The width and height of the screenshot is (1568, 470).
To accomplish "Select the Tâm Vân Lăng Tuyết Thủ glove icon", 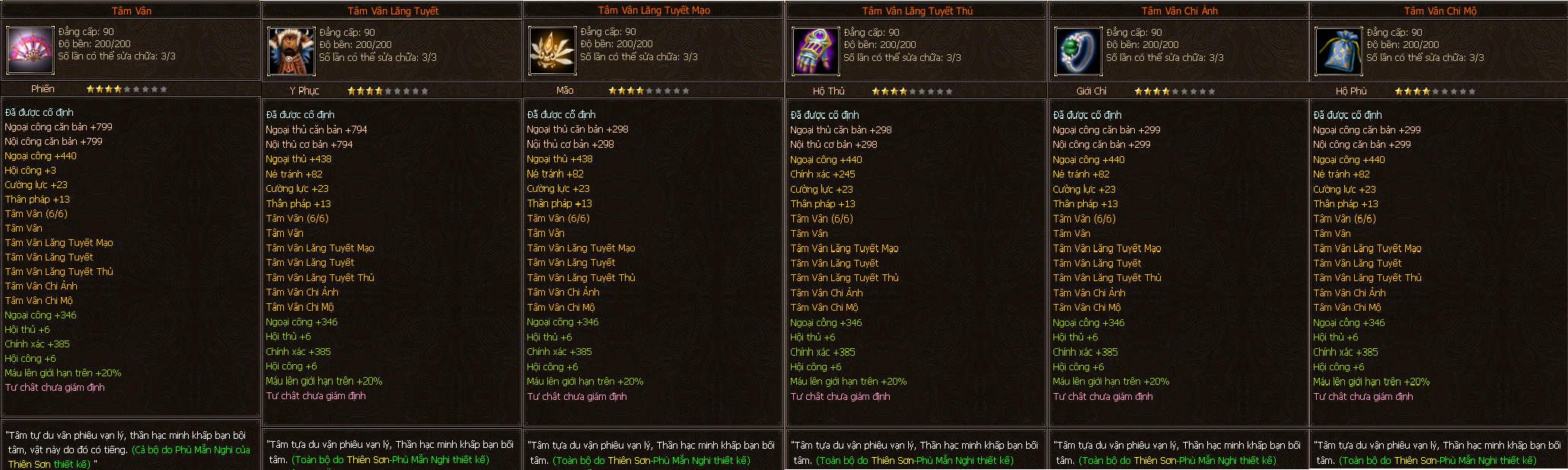I will tap(815, 51).
